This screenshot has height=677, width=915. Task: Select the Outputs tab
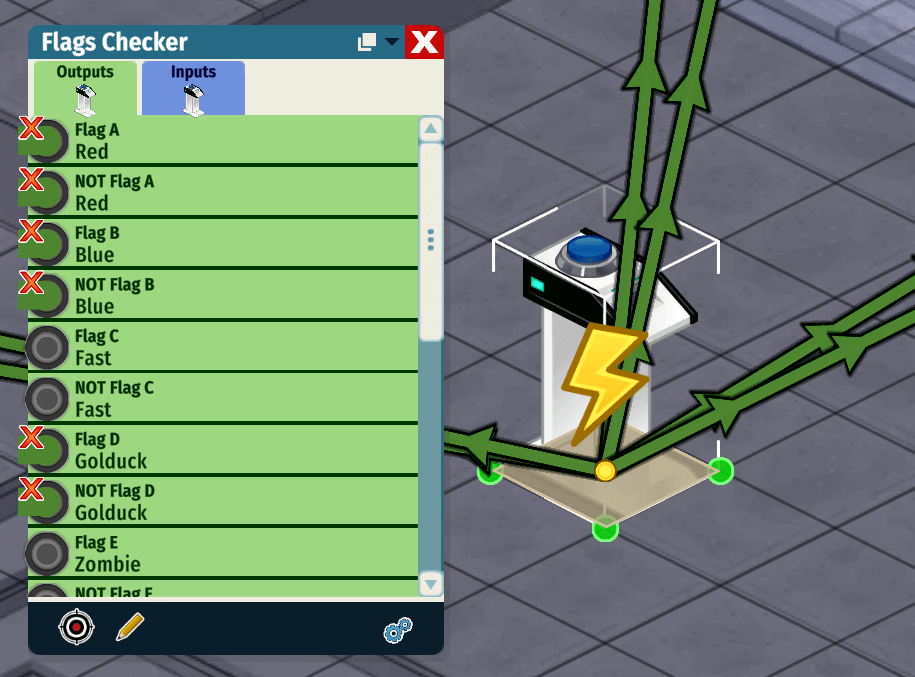point(85,88)
